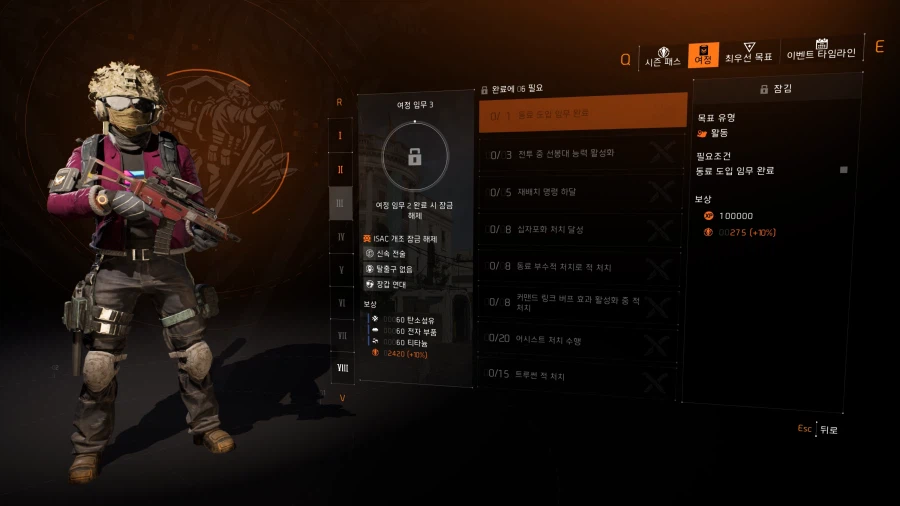The image size is (900, 506).
Task: Select journey mission II
Action: [x=341, y=169]
